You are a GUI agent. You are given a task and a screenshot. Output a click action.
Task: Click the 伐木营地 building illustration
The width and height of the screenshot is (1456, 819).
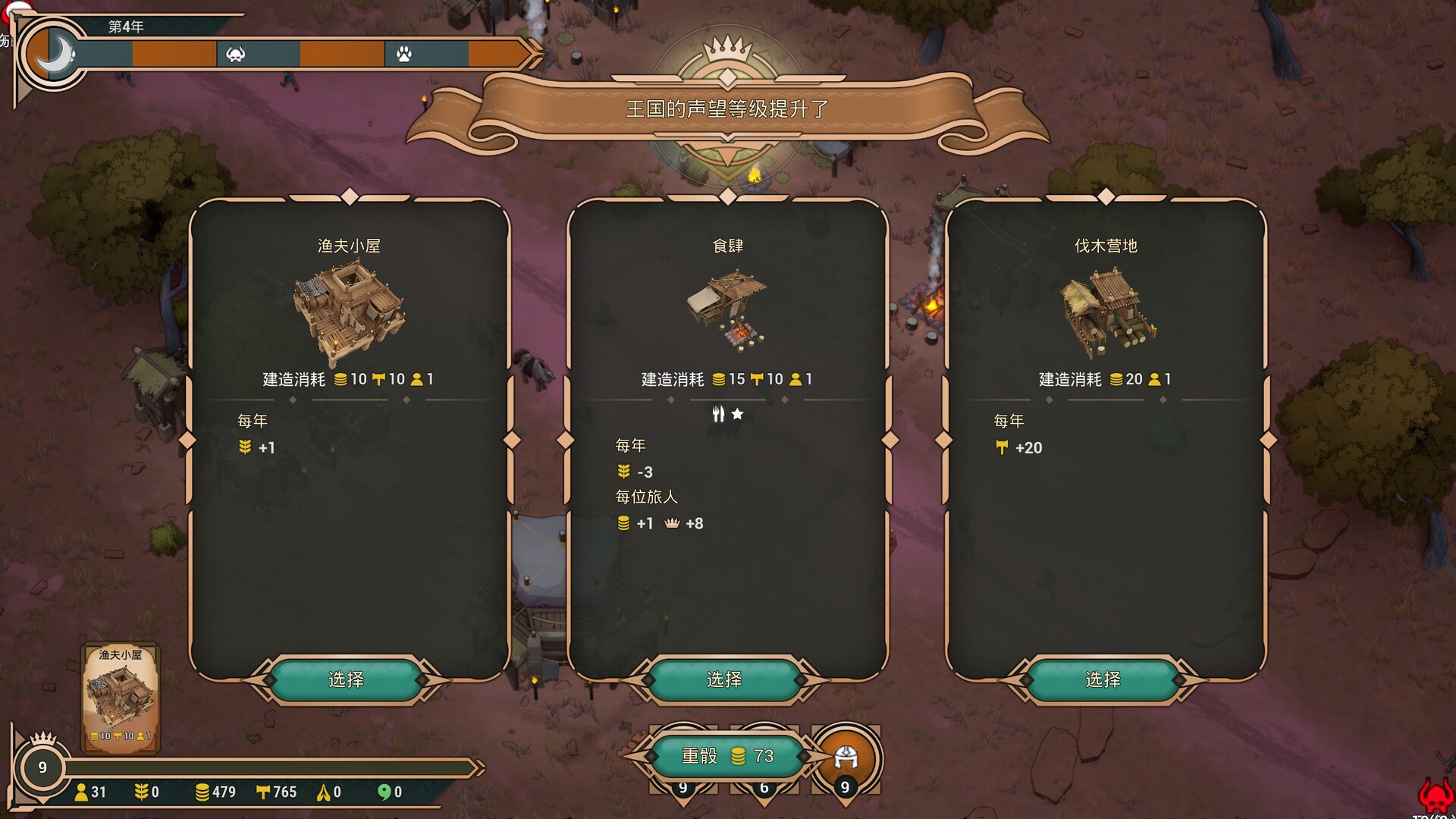(1106, 313)
